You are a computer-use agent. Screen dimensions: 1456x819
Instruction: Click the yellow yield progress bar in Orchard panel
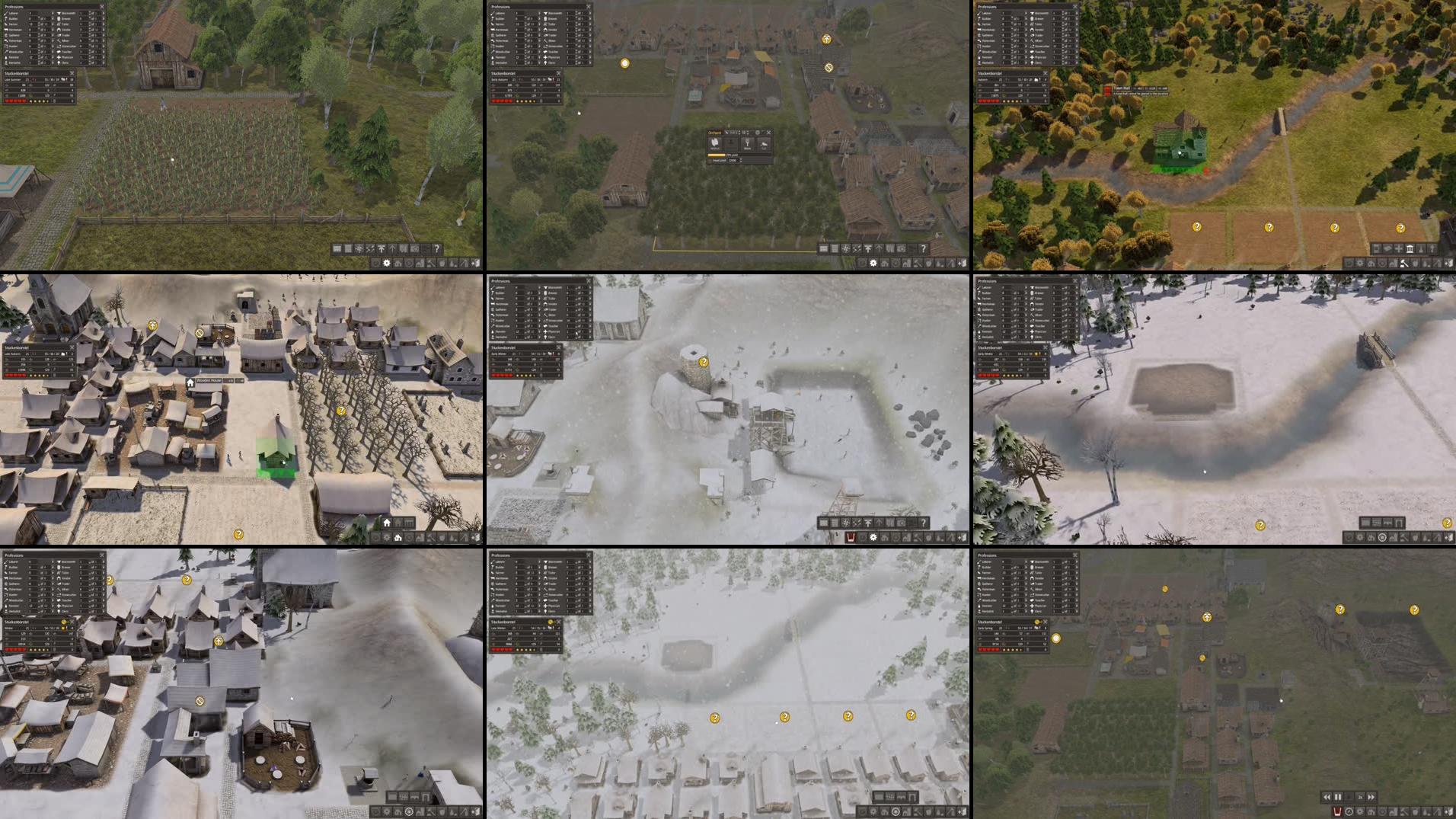tap(716, 155)
